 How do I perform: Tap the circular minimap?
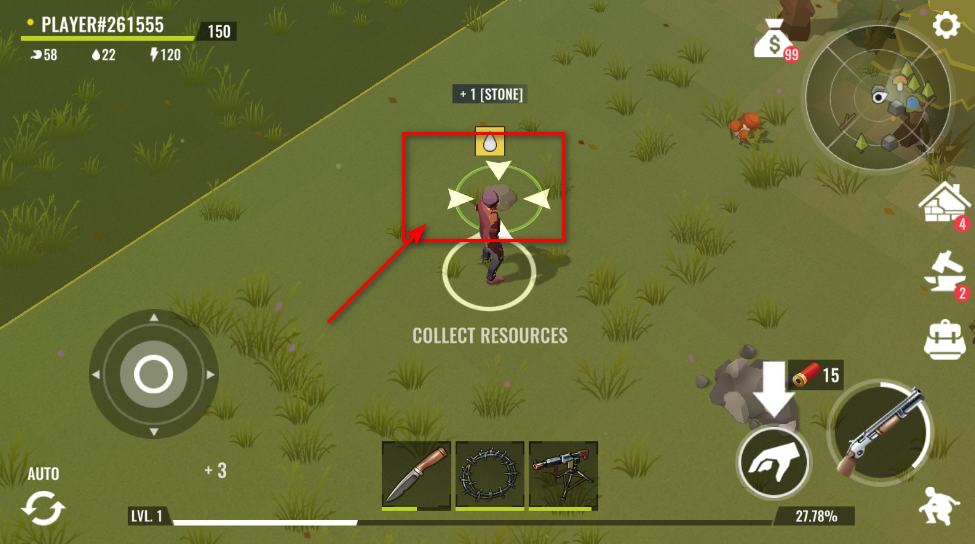tap(881, 98)
